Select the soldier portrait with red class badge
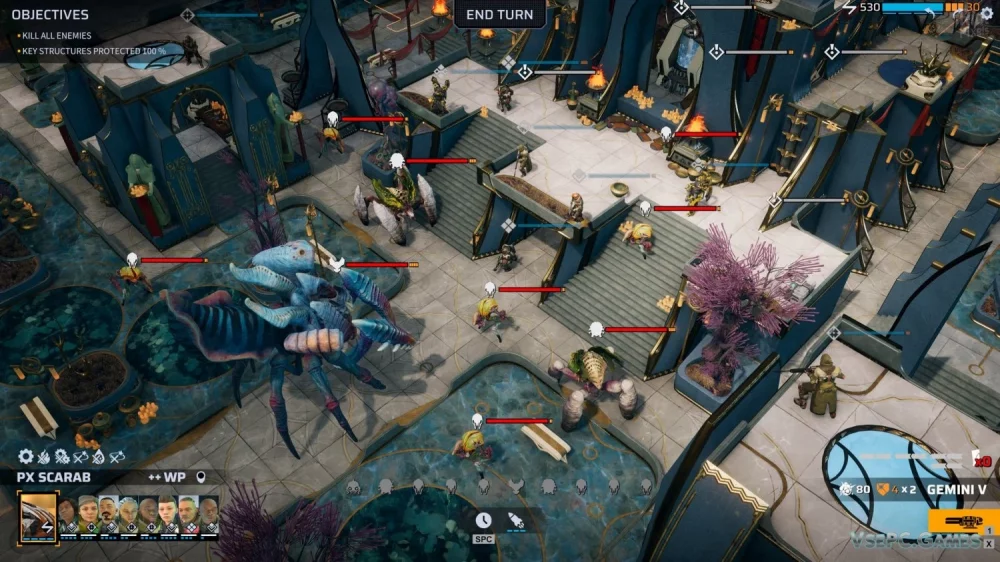Viewport: 1000px width, 562px height. pyautogui.click(x=188, y=513)
